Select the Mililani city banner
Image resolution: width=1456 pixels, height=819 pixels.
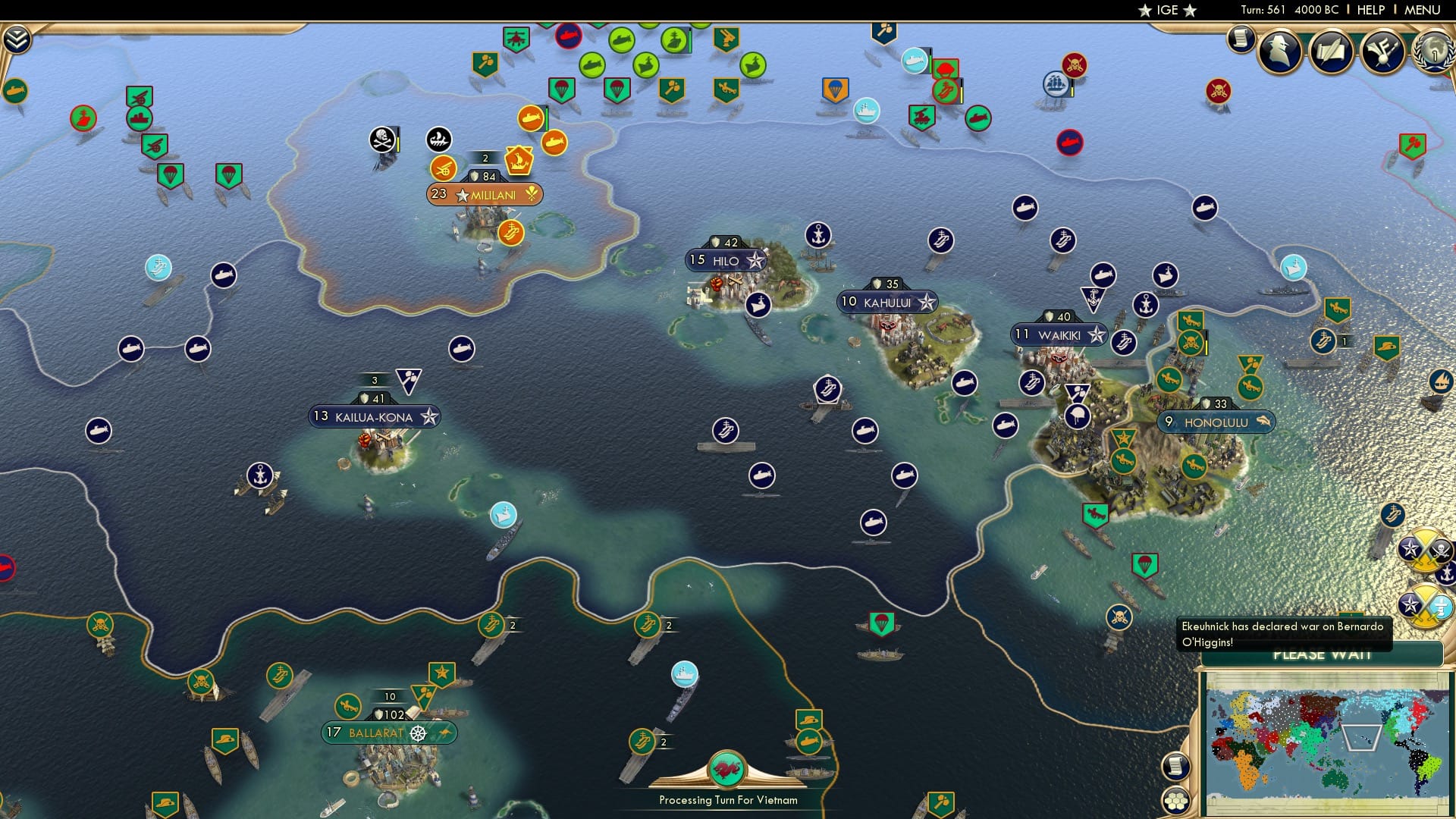click(x=486, y=194)
